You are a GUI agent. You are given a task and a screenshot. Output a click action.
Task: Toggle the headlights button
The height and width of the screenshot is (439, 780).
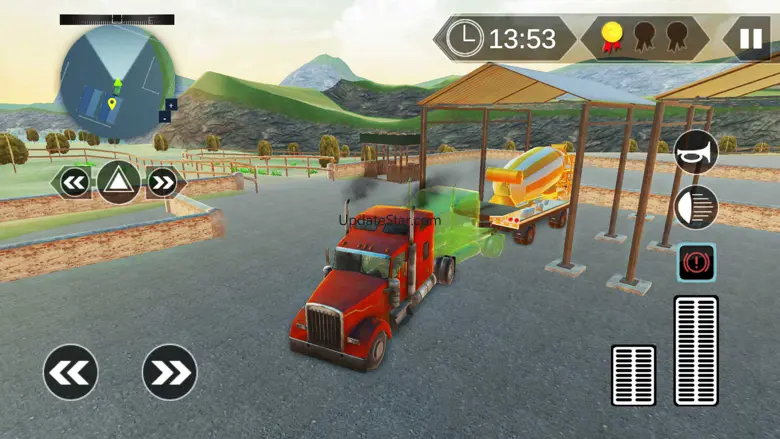pos(696,207)
